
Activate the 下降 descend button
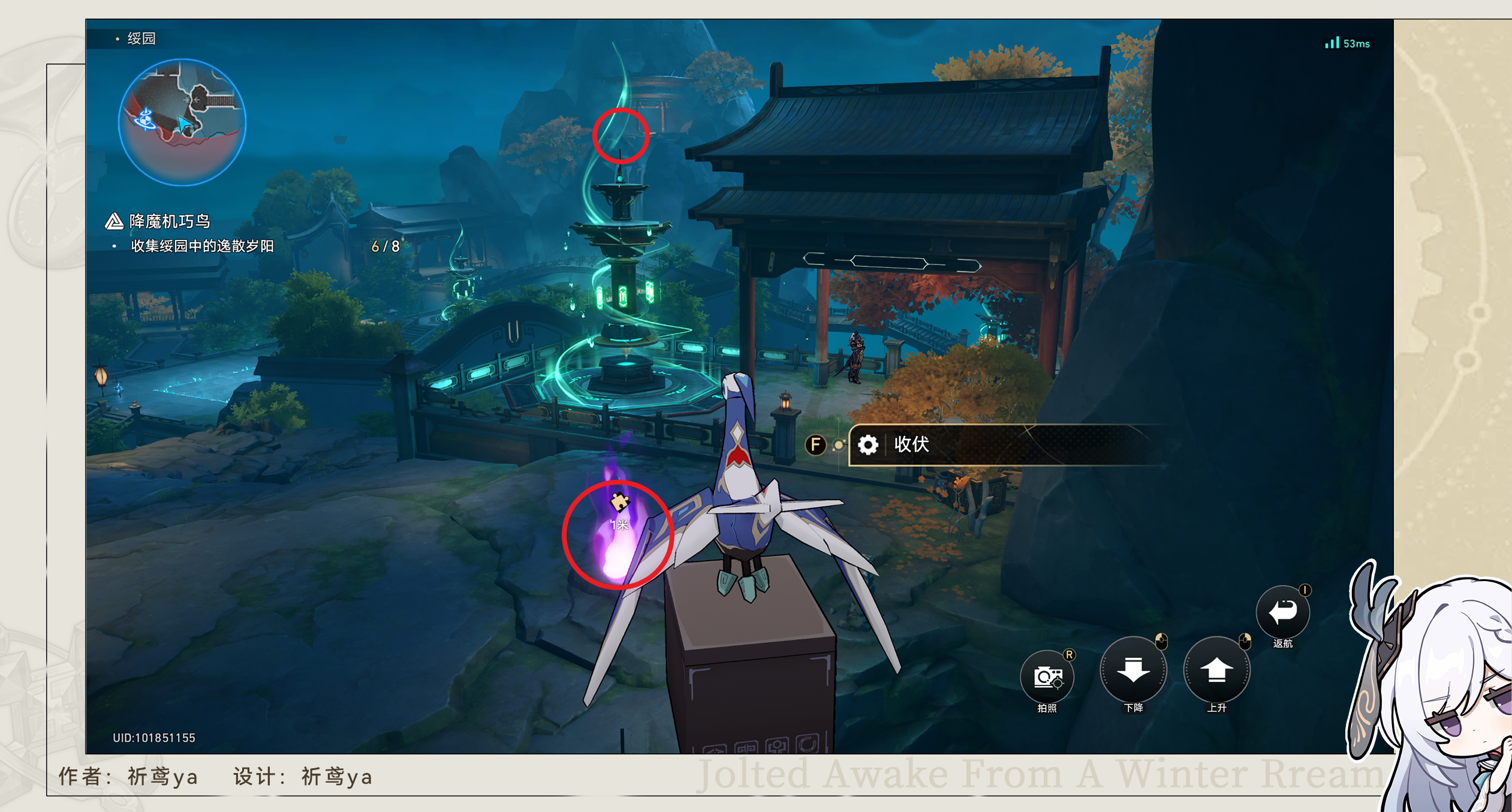tap(1133, 670)
